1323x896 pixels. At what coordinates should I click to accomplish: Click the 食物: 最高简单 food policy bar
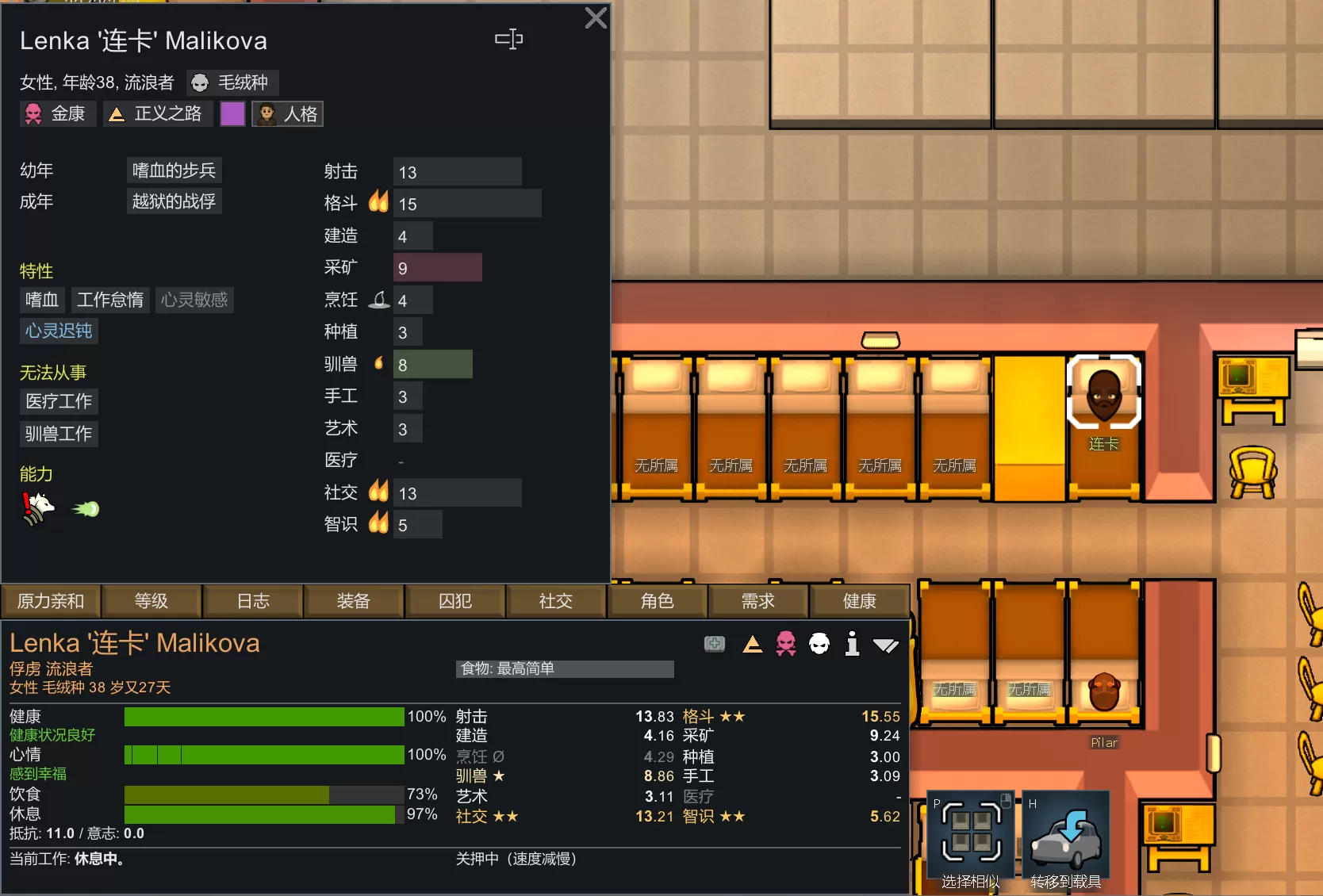[x=565, y=669]
